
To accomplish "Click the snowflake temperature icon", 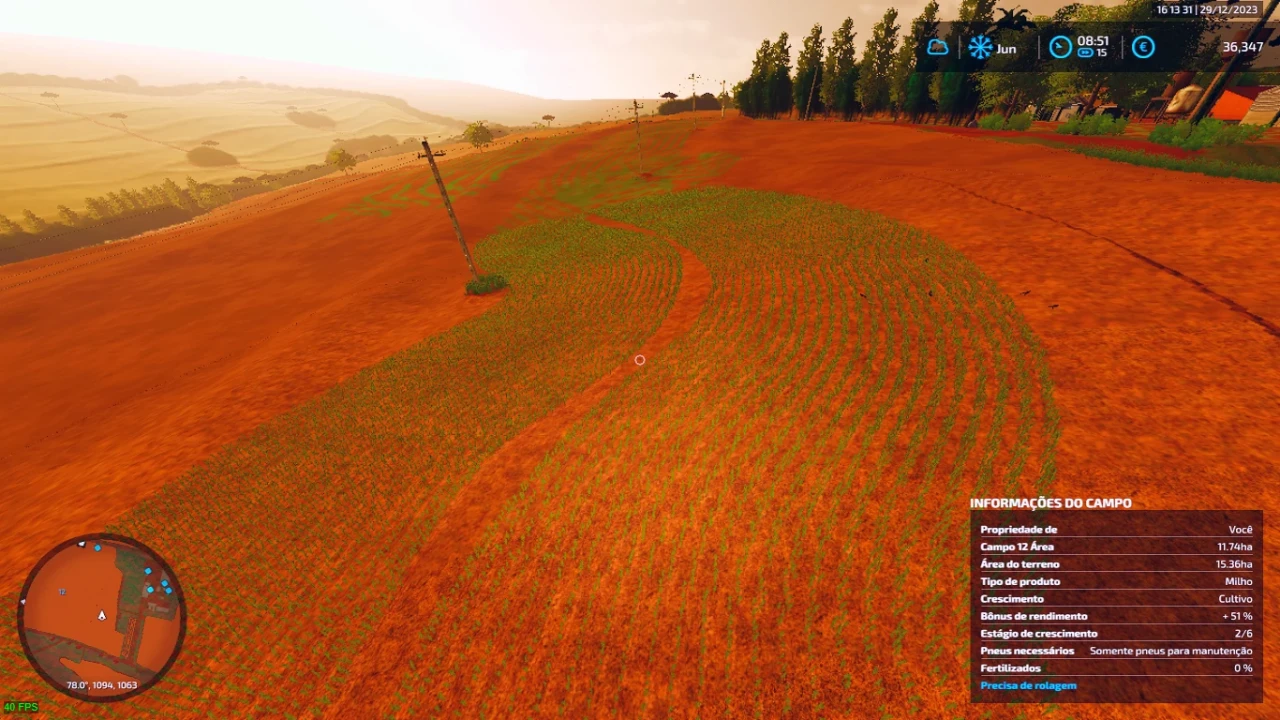I will [x=978, y=47].
